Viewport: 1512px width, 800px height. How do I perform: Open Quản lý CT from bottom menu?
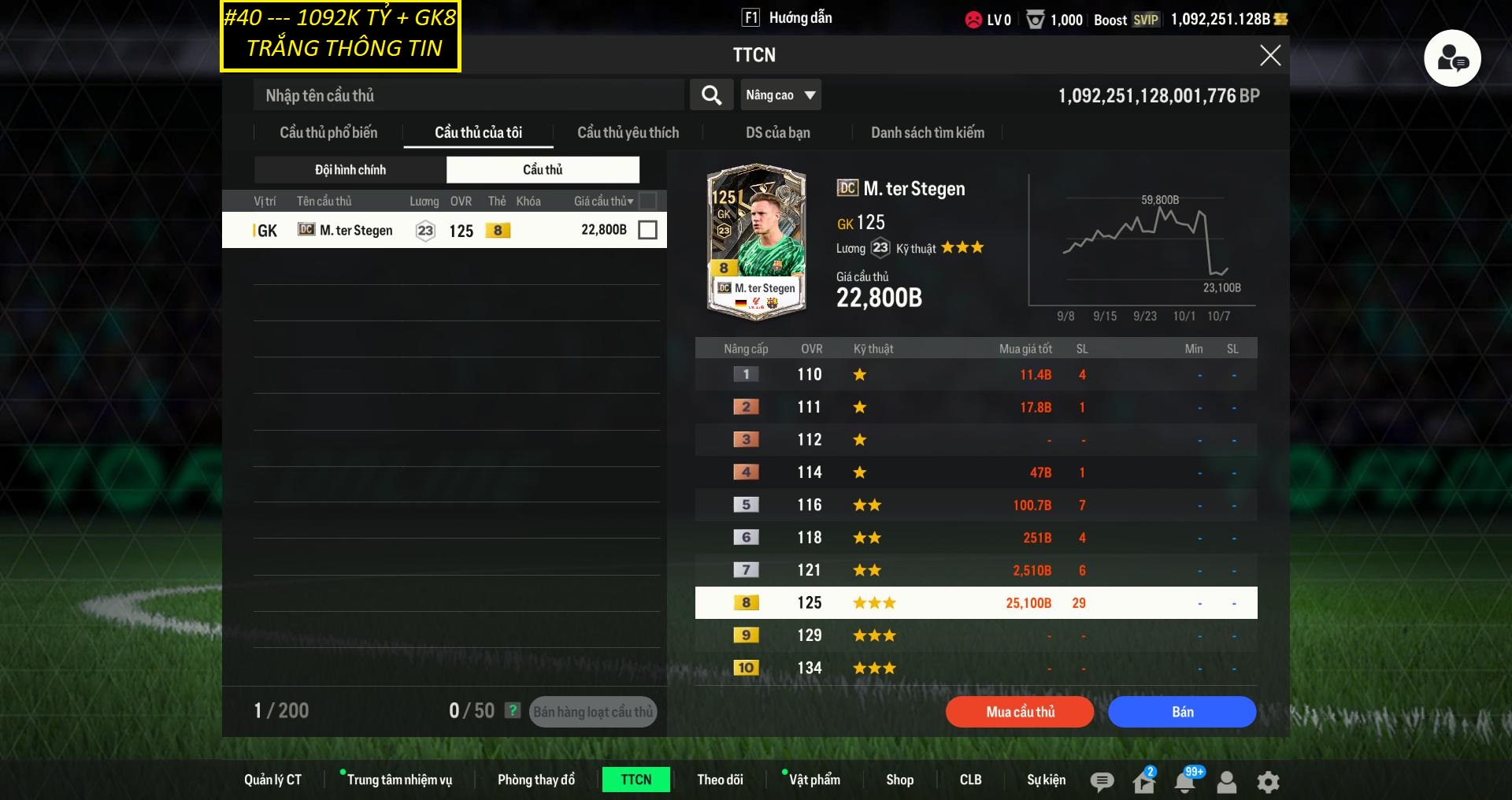[272, 780]
